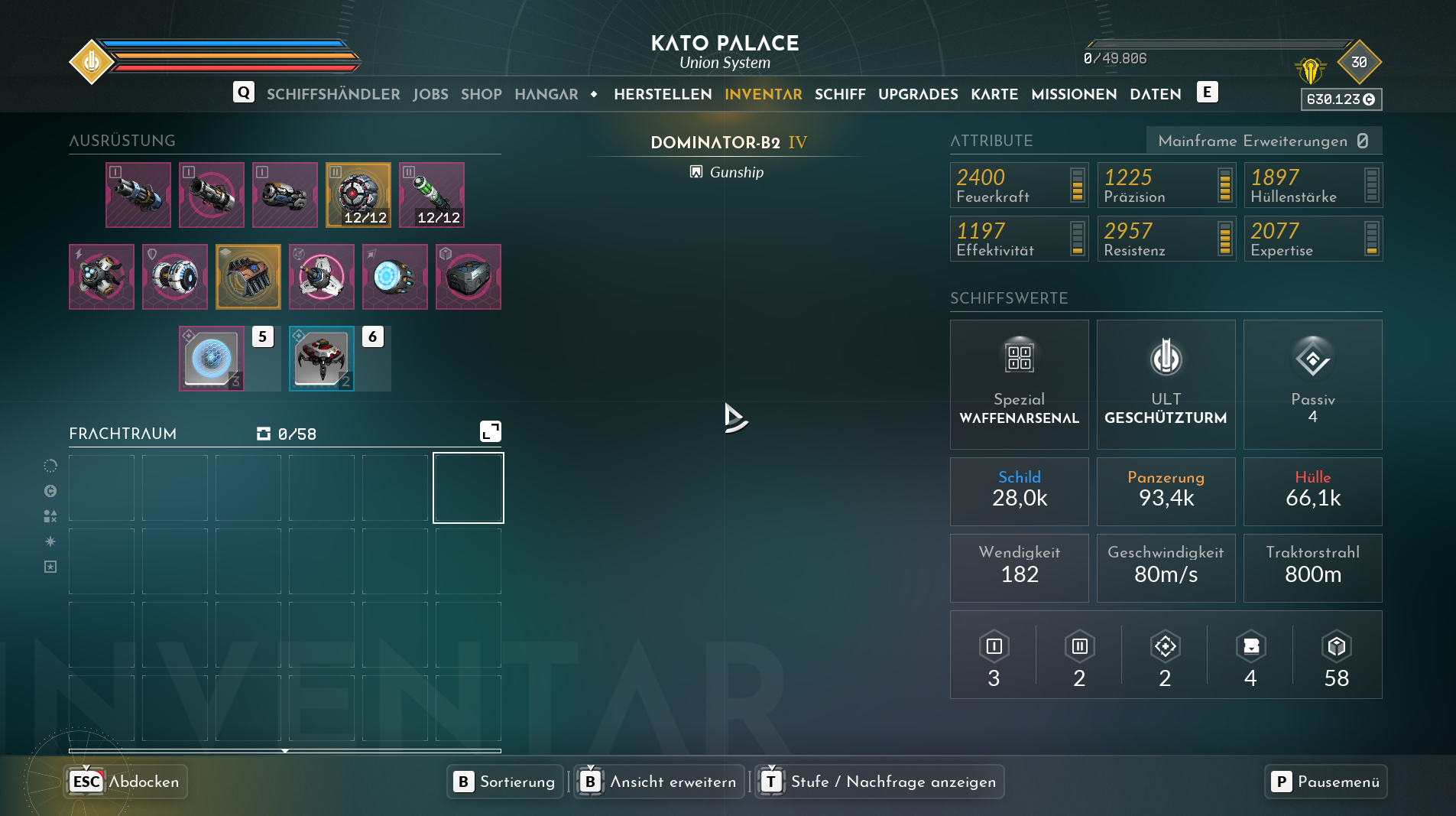This screenshot has width=1456, height=816.
Task: Select the blue hexagon shield consumable slot
Action: pyautogui.click(x=212, y=359)
